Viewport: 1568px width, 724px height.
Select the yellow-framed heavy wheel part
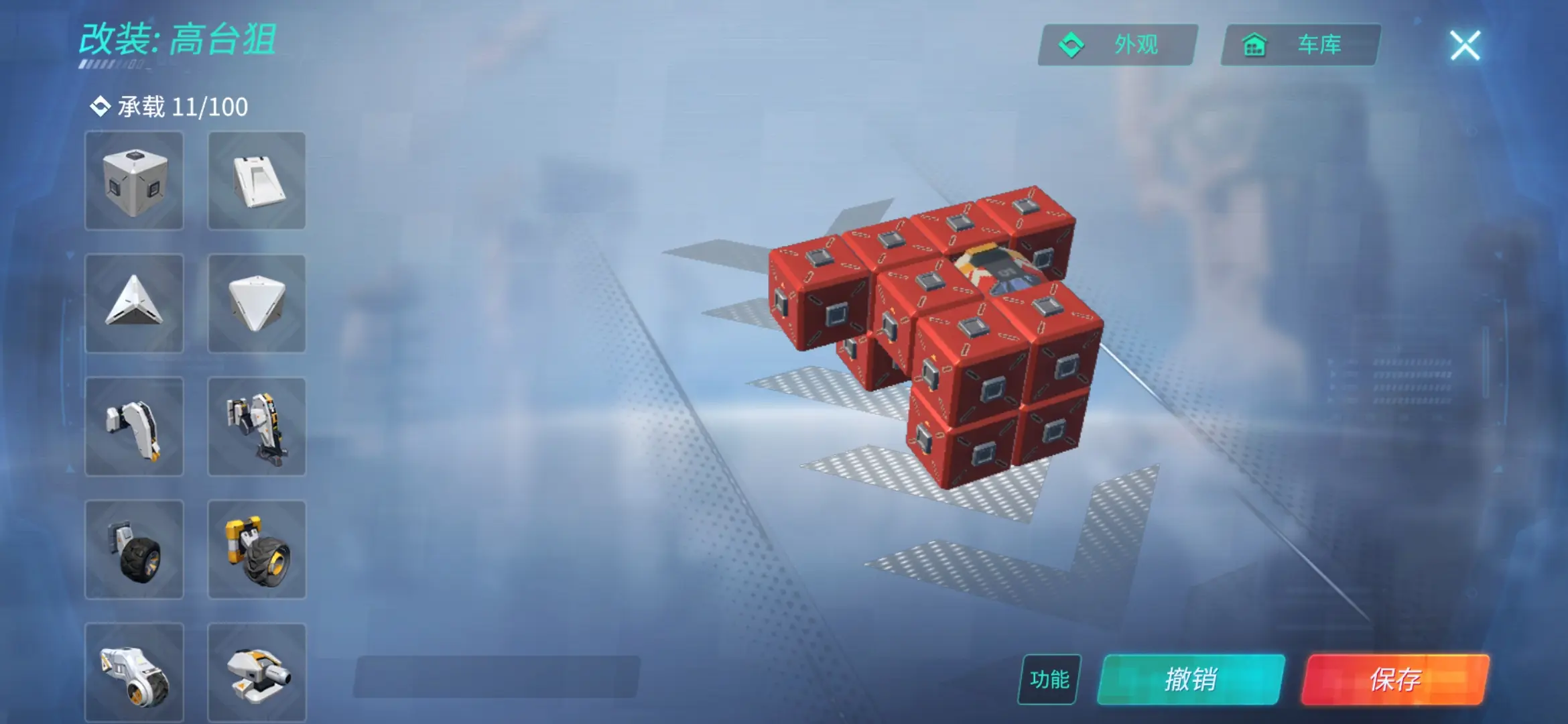257,550
